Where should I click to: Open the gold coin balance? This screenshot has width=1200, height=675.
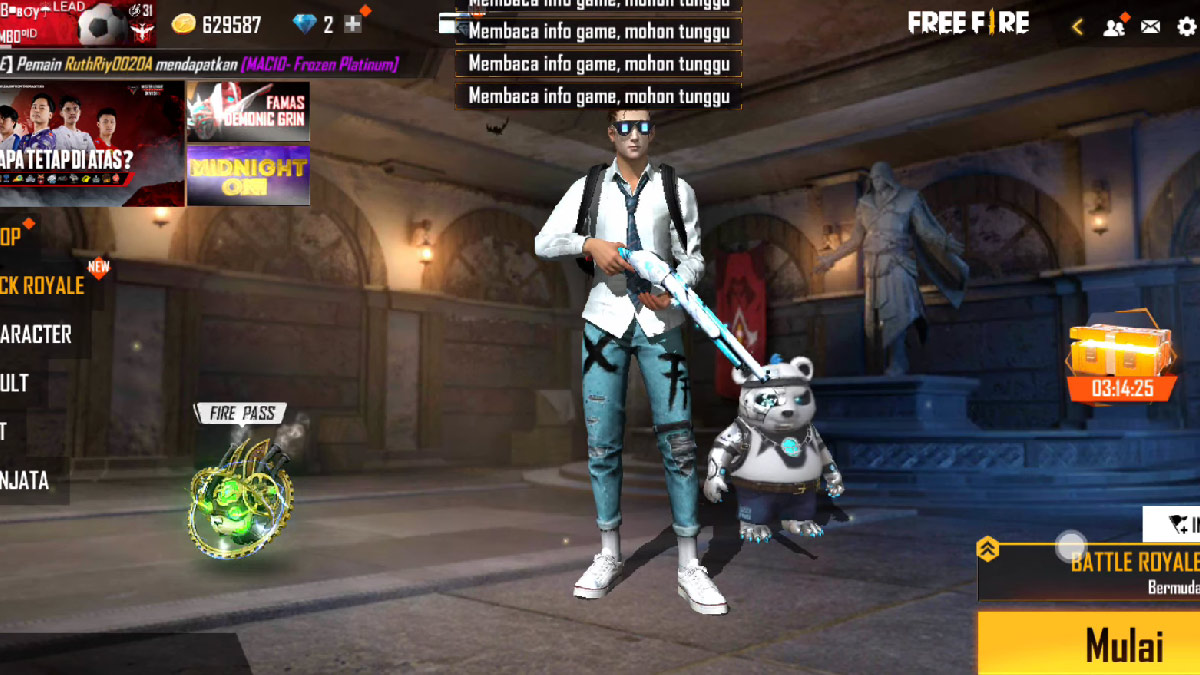218,24
